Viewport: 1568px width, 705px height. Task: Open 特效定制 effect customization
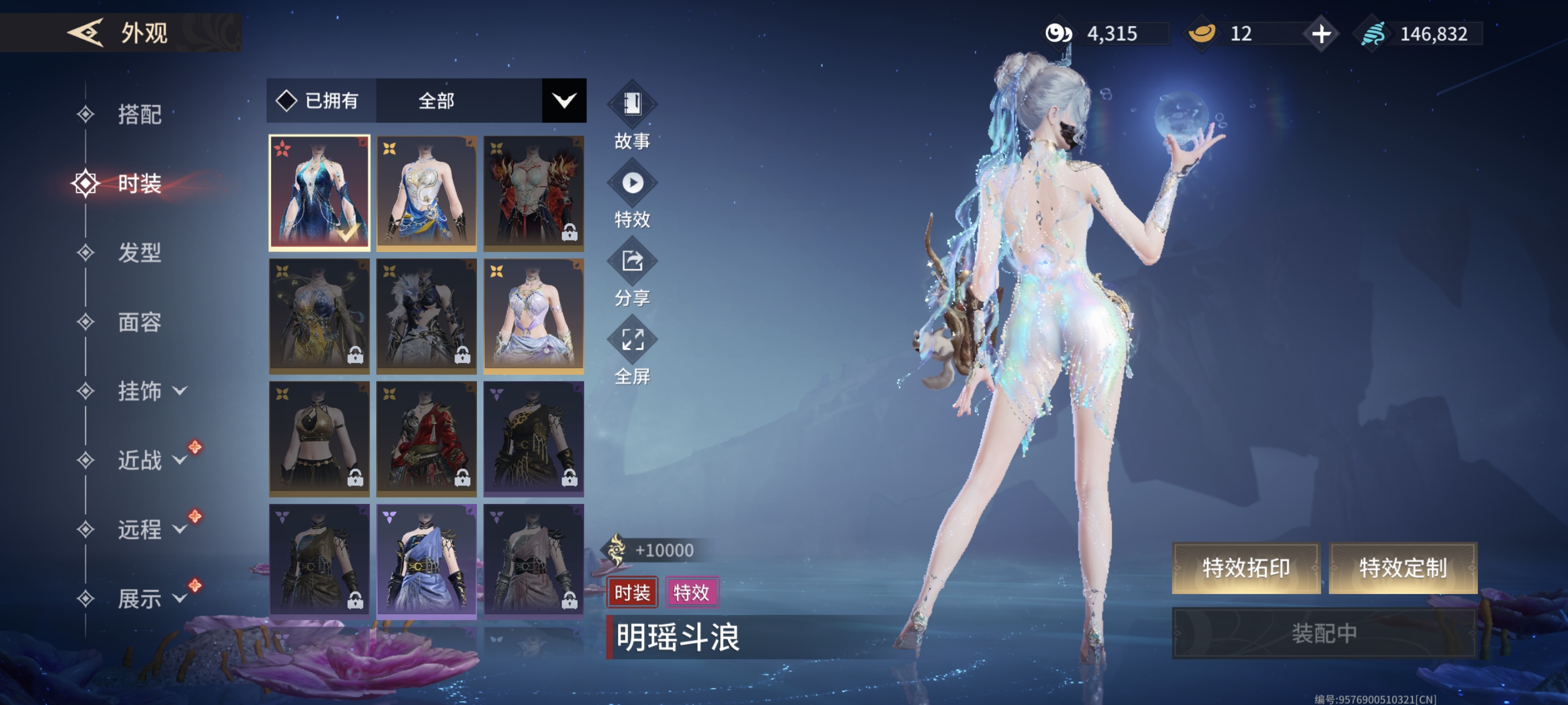1403,567
